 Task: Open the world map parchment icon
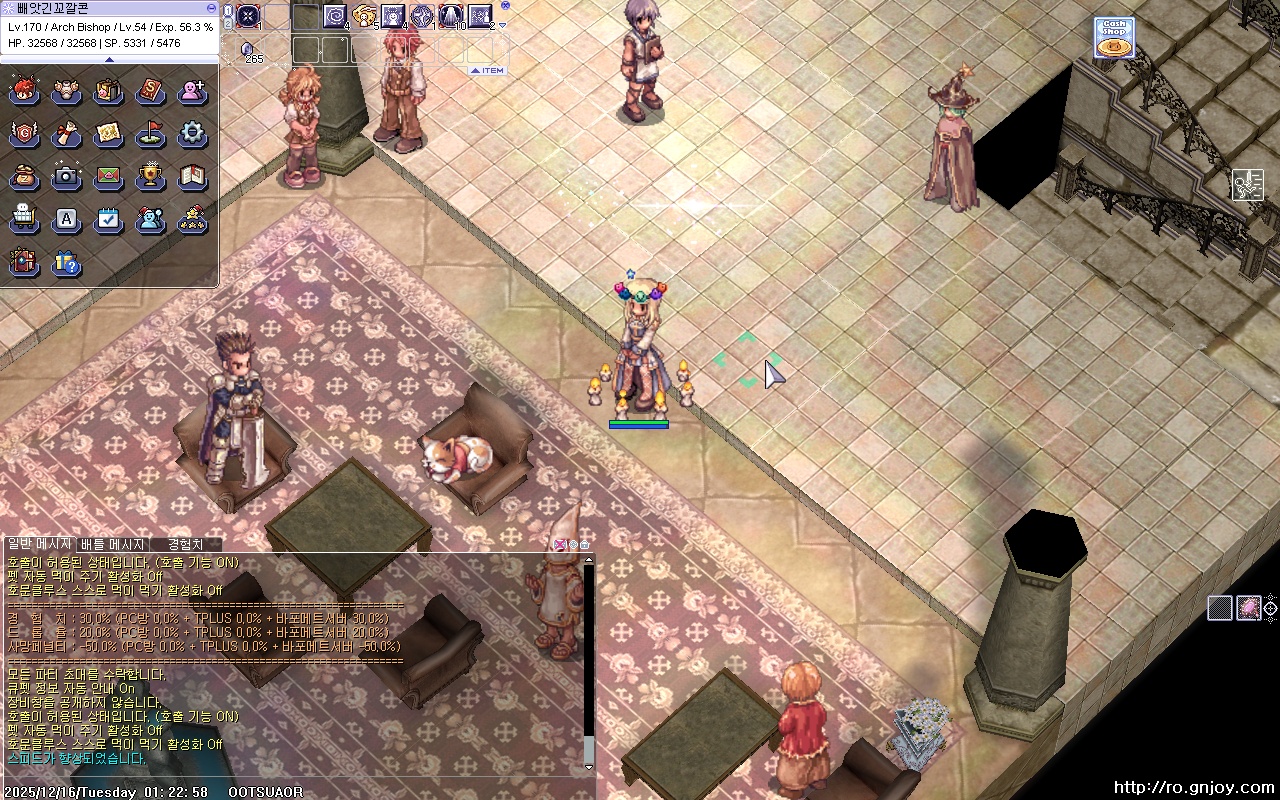108,134
